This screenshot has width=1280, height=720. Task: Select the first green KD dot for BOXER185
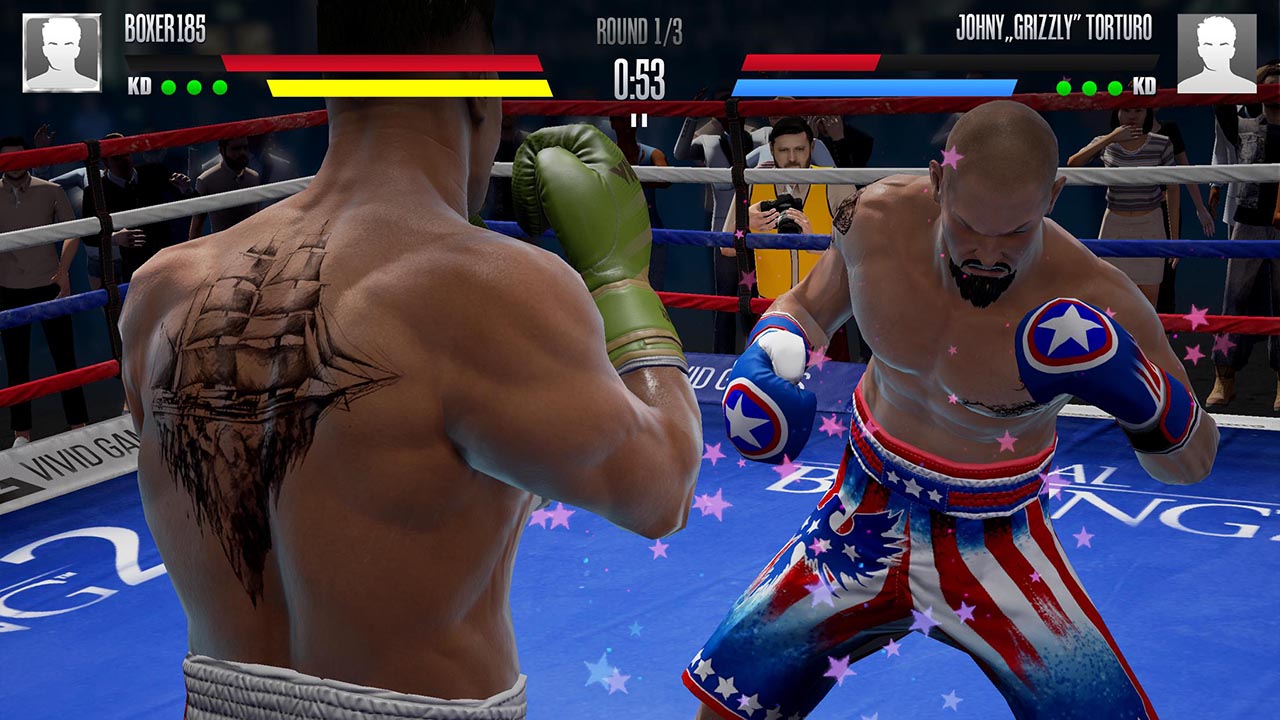pyautogui.click(x=168, y=86)
